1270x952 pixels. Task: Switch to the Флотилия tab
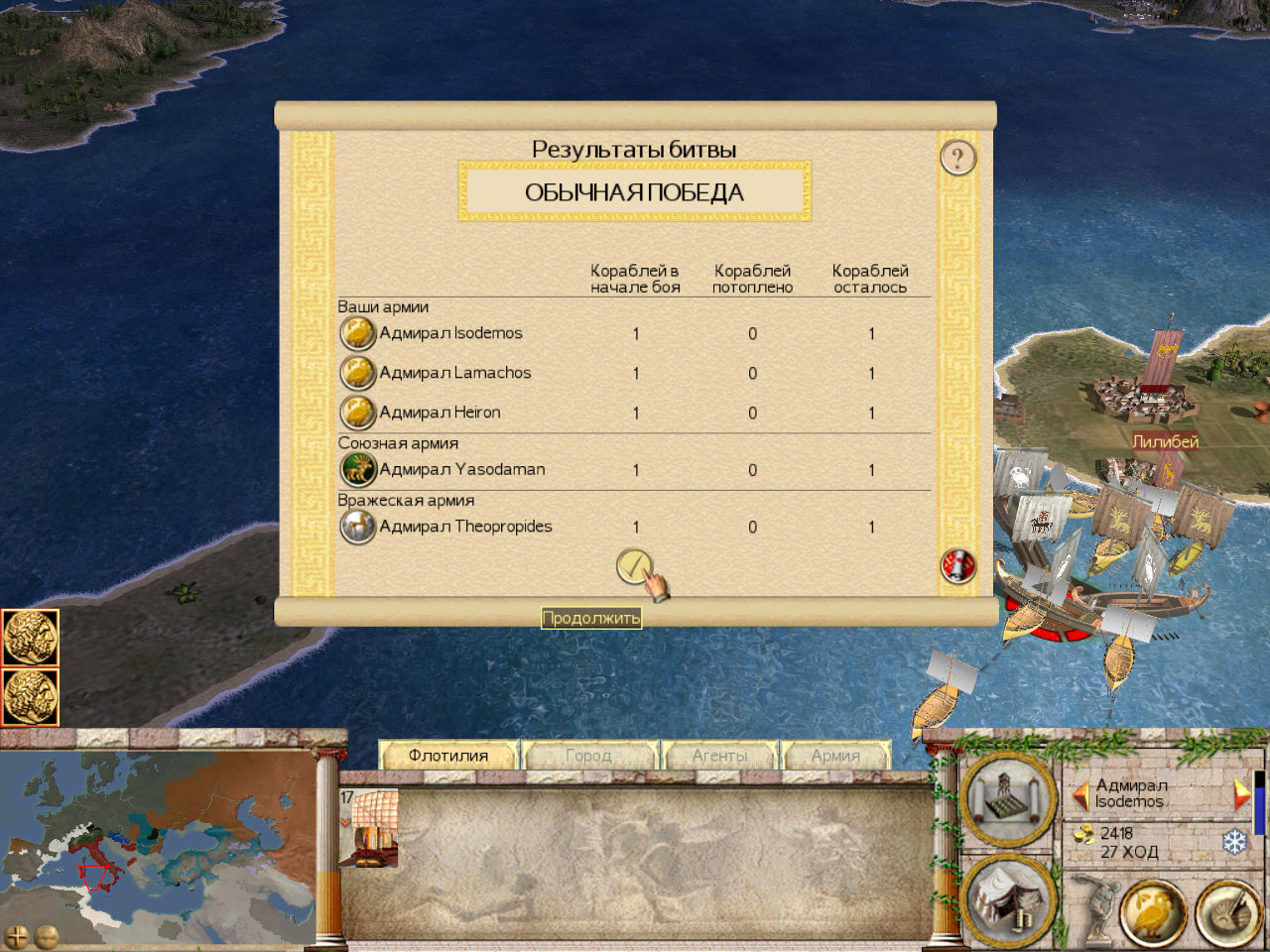tap(448, 756)
